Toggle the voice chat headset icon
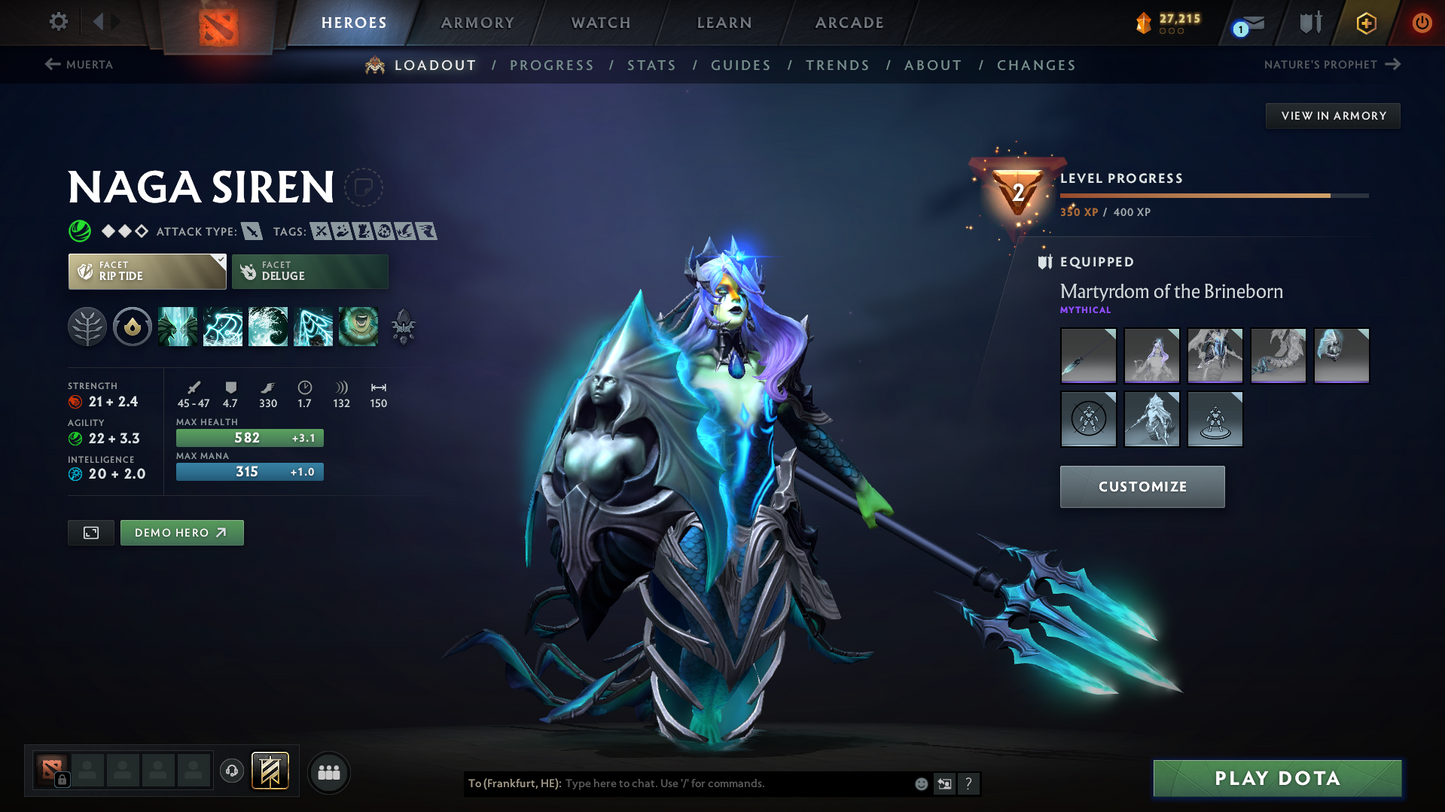Image resolution: width=1445 pixels, height=812 pixels. click(x=230, y=771)
